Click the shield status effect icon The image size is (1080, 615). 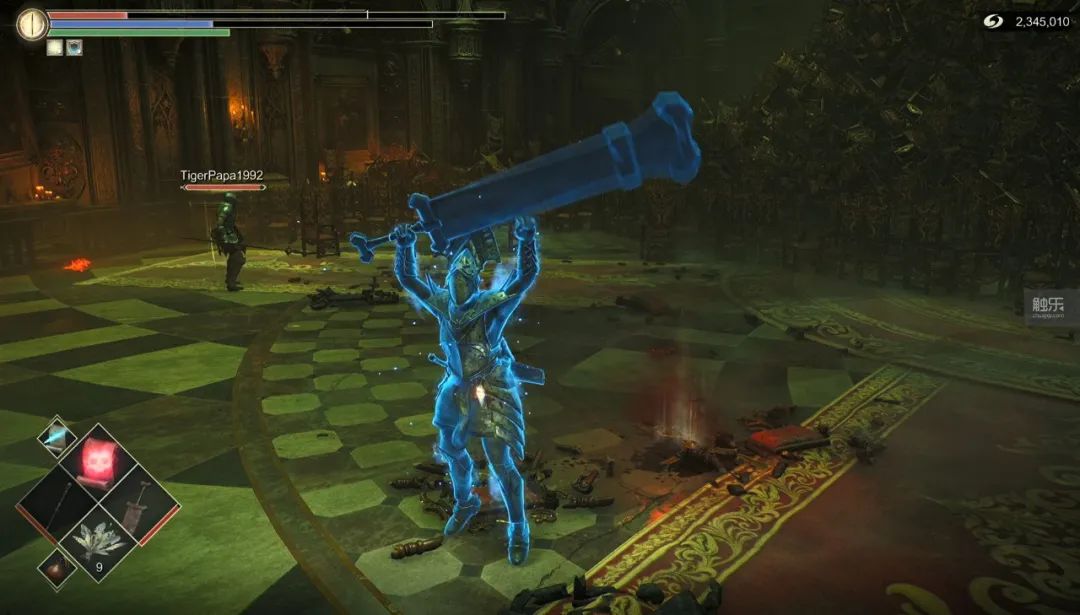[x=74, y=47]
